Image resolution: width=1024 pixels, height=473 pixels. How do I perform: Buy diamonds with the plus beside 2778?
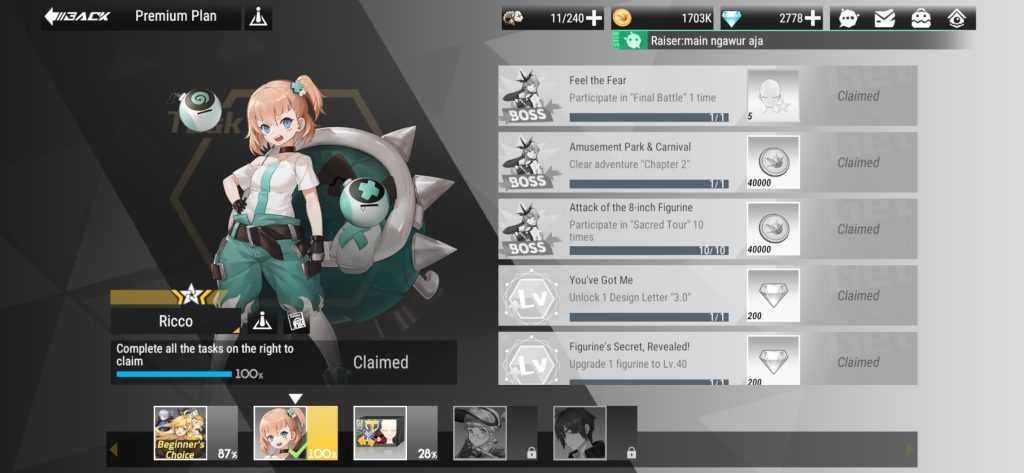coord(813,17)
